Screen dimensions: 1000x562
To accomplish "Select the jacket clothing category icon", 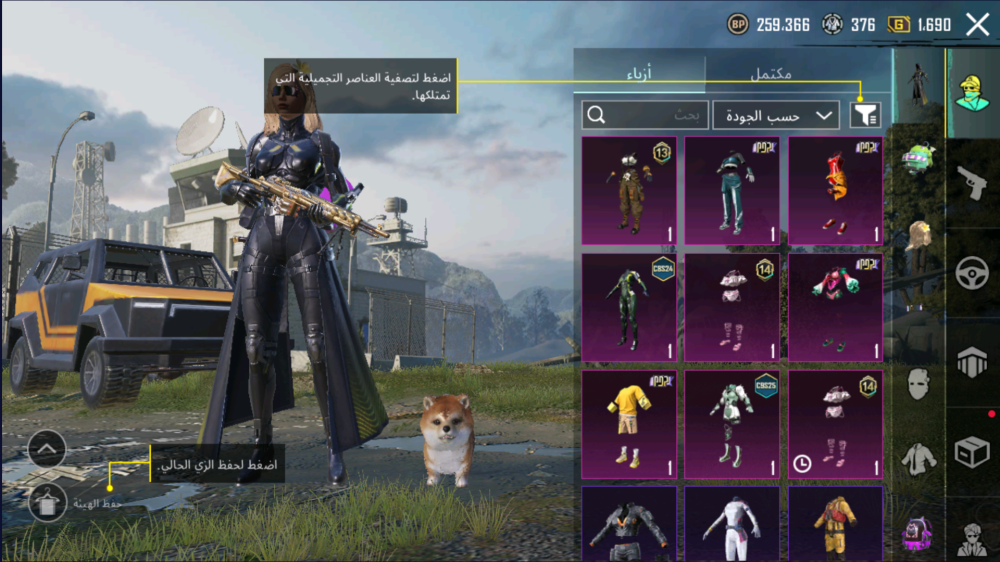I will point(918,458).
